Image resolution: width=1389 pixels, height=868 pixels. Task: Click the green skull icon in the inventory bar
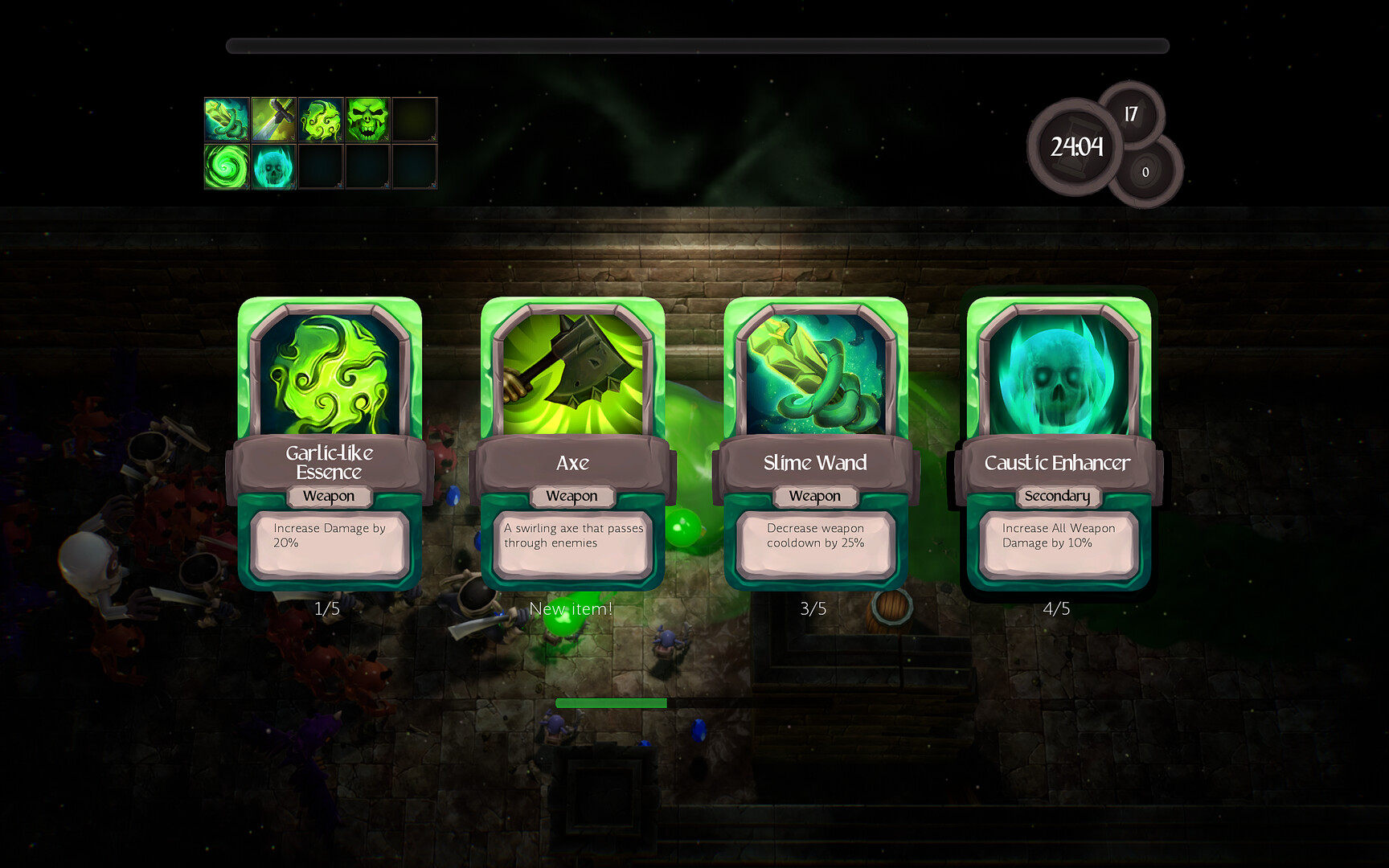[x=368, y=119]
